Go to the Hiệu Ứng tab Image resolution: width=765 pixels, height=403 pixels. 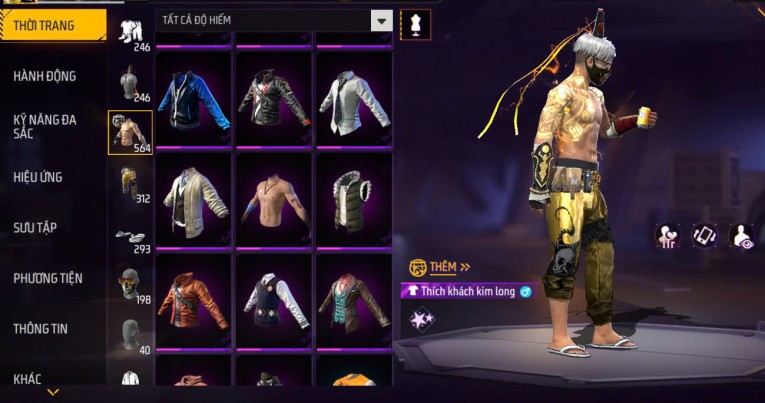[x=40, y=177]
